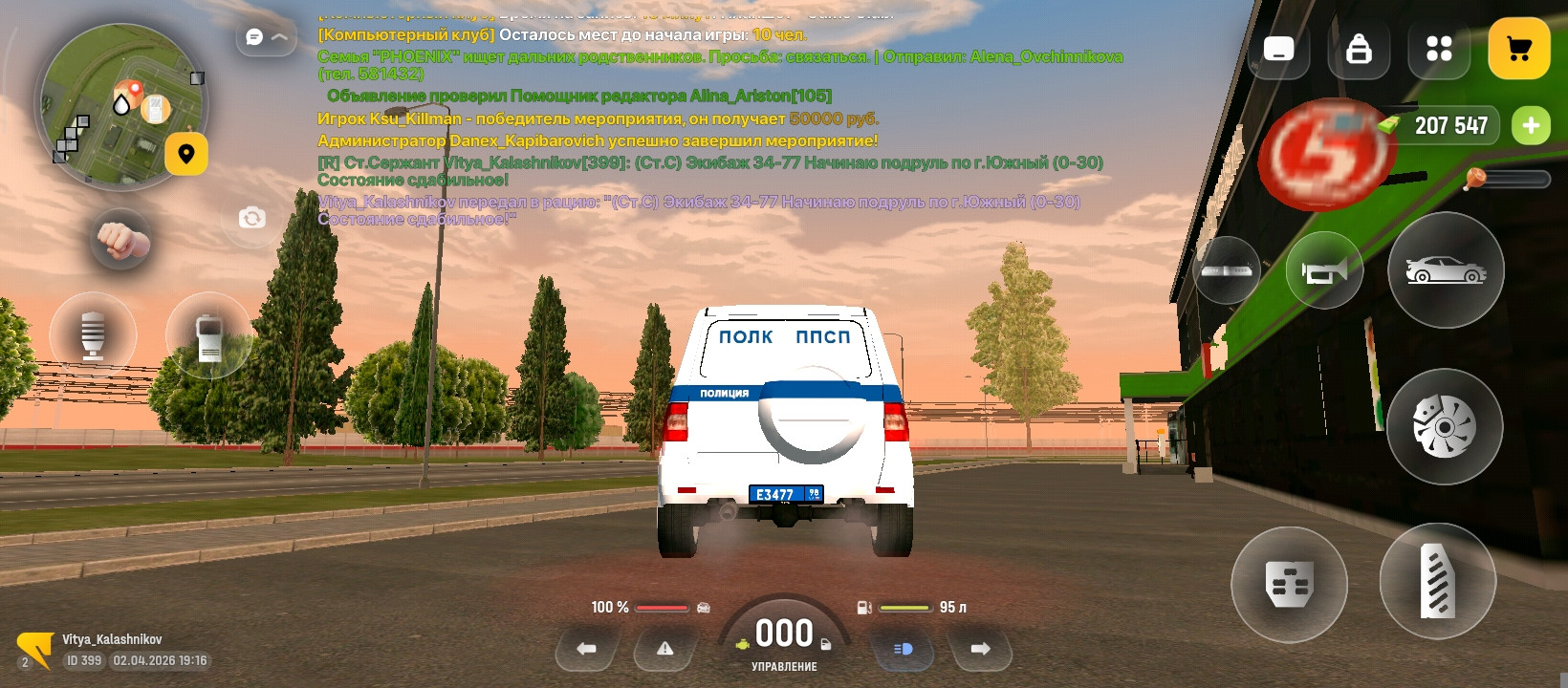Viewport: 1568px width, 688px height.
Task: Activate the police lightbar icon
Action: click(1229, 270)
